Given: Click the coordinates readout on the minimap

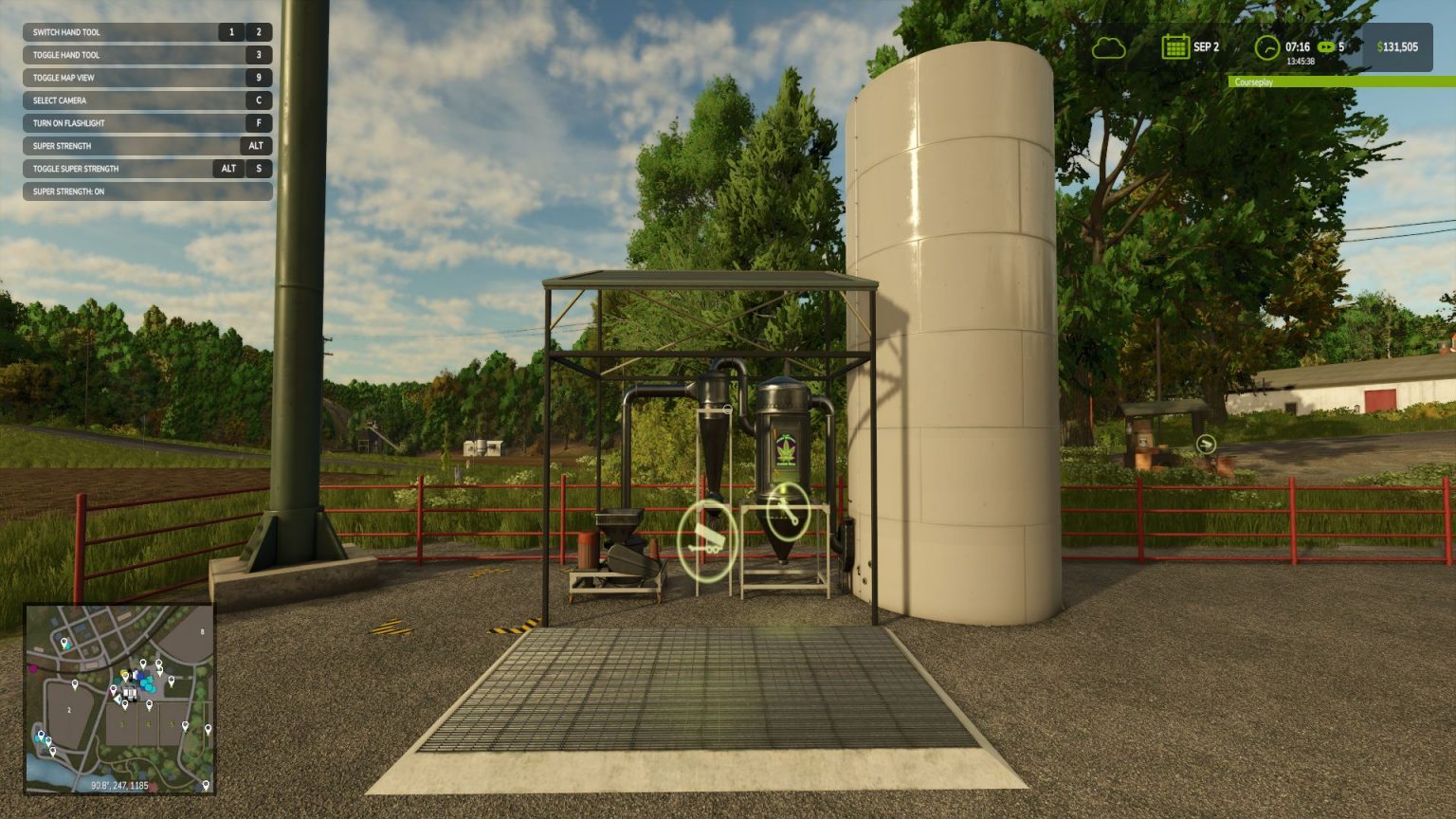Looking at the screenshot, I should [x=119, y=783].
